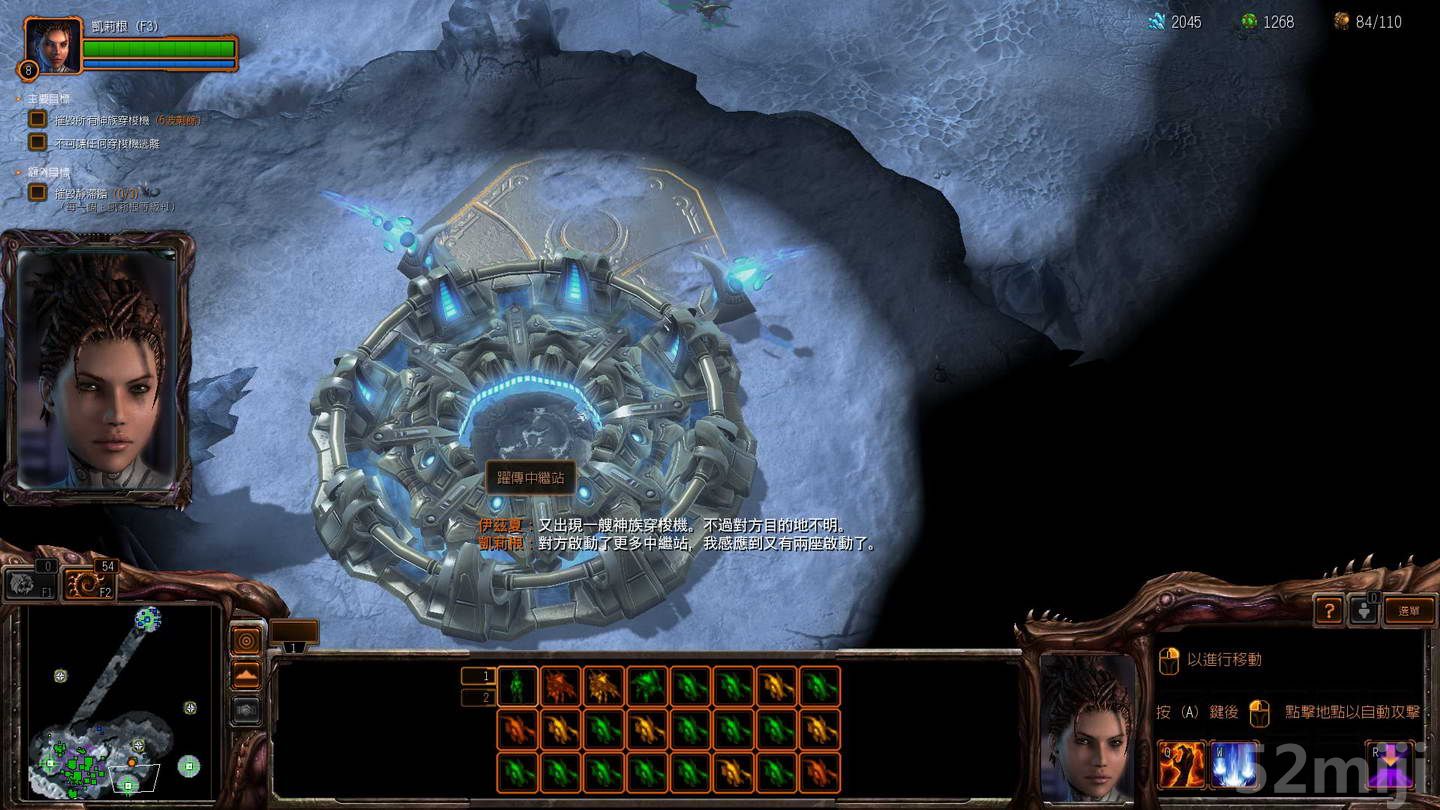Screen dimensions: 1440x810
Task: Click the alert ping icon beside the minimap
Action: click(247, 639)
